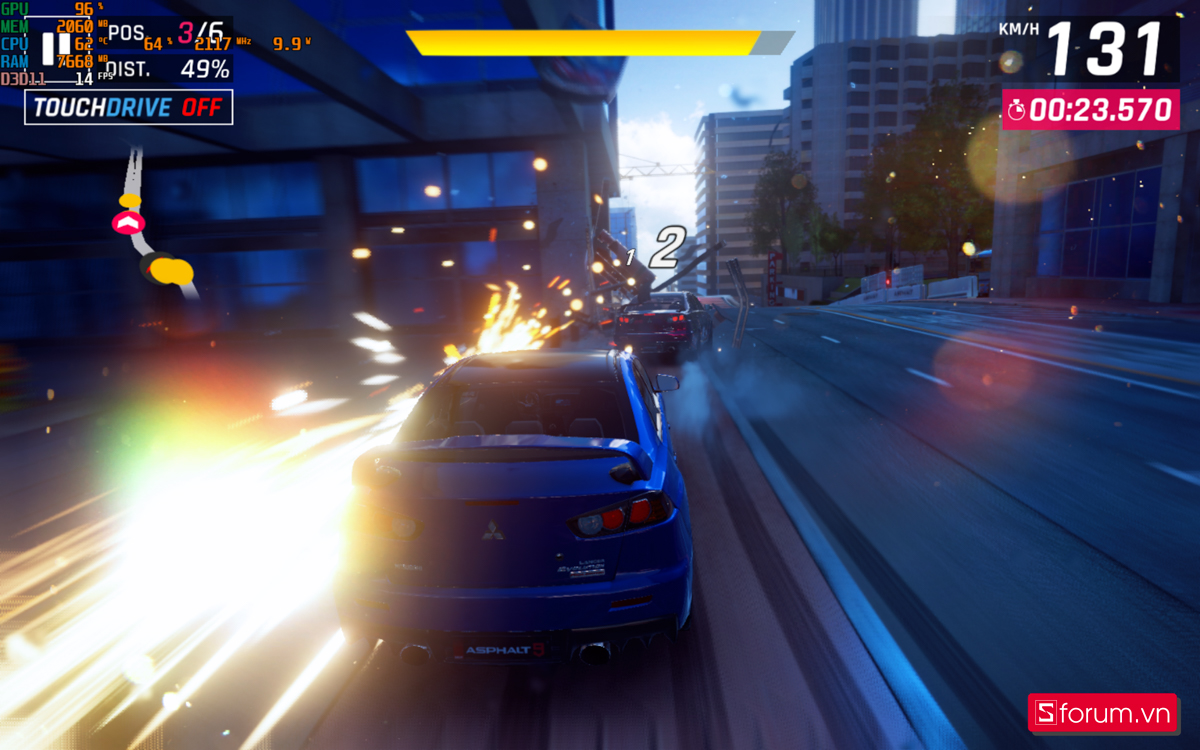The width and height of the screenshot is (1200, 750).
Task: Click the Sforum.vn watermark logo
Action: point(1106,714)
